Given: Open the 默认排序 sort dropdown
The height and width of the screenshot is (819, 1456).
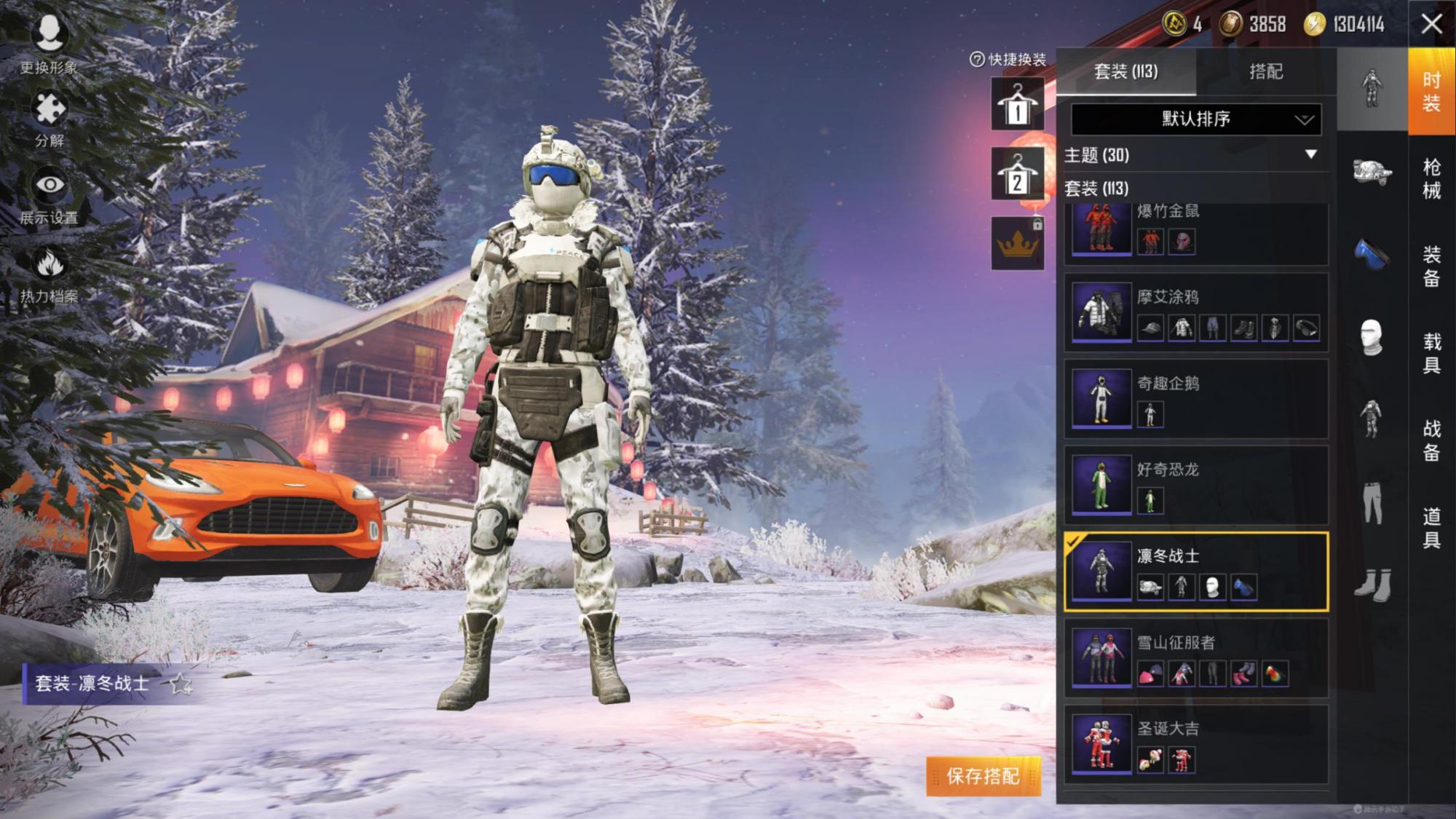Looking at the screenshot, I should coord(1195,119).
